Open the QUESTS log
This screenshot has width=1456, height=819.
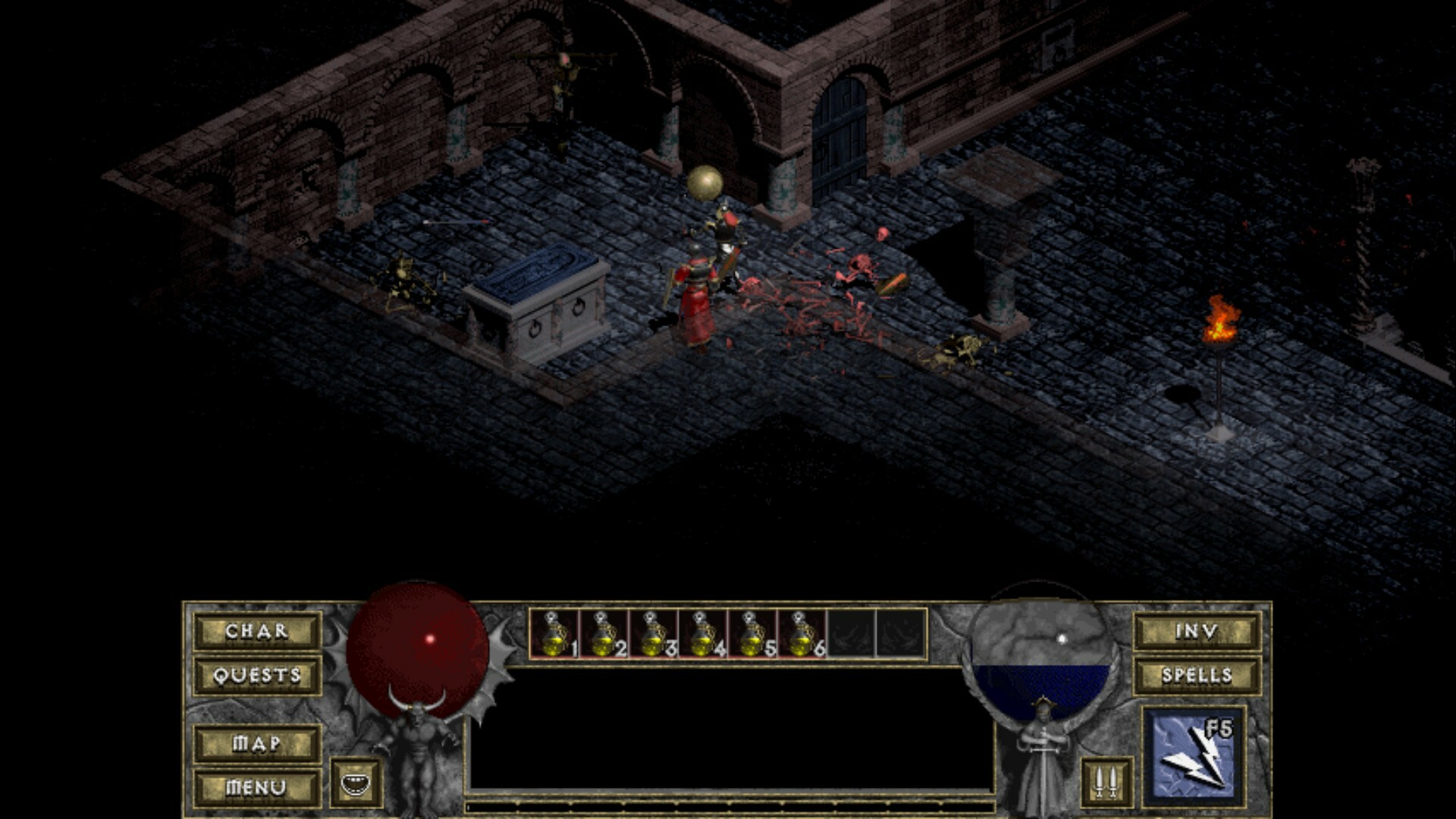[257, 675]
